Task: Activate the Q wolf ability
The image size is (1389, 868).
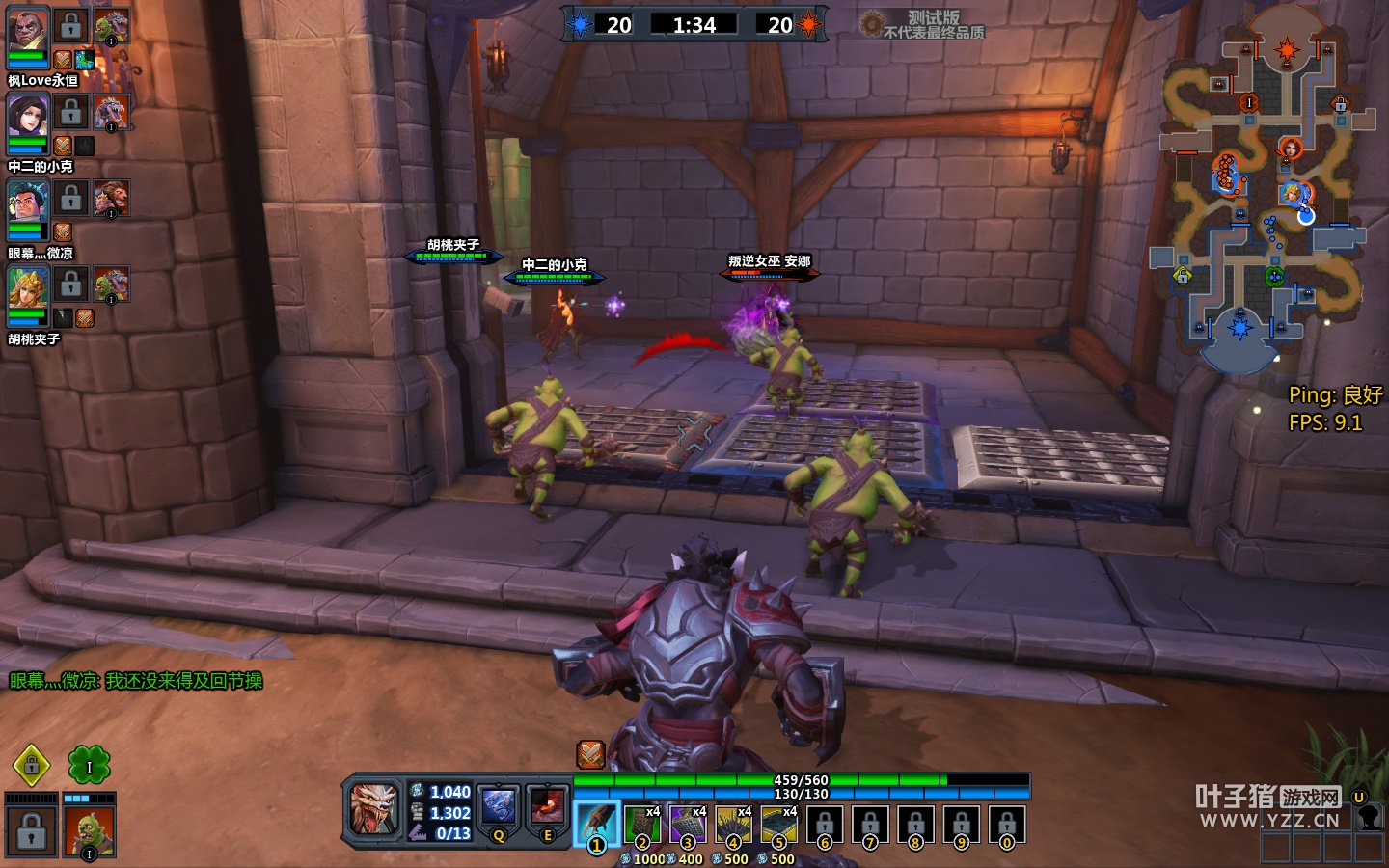Action: coord(499,809)
